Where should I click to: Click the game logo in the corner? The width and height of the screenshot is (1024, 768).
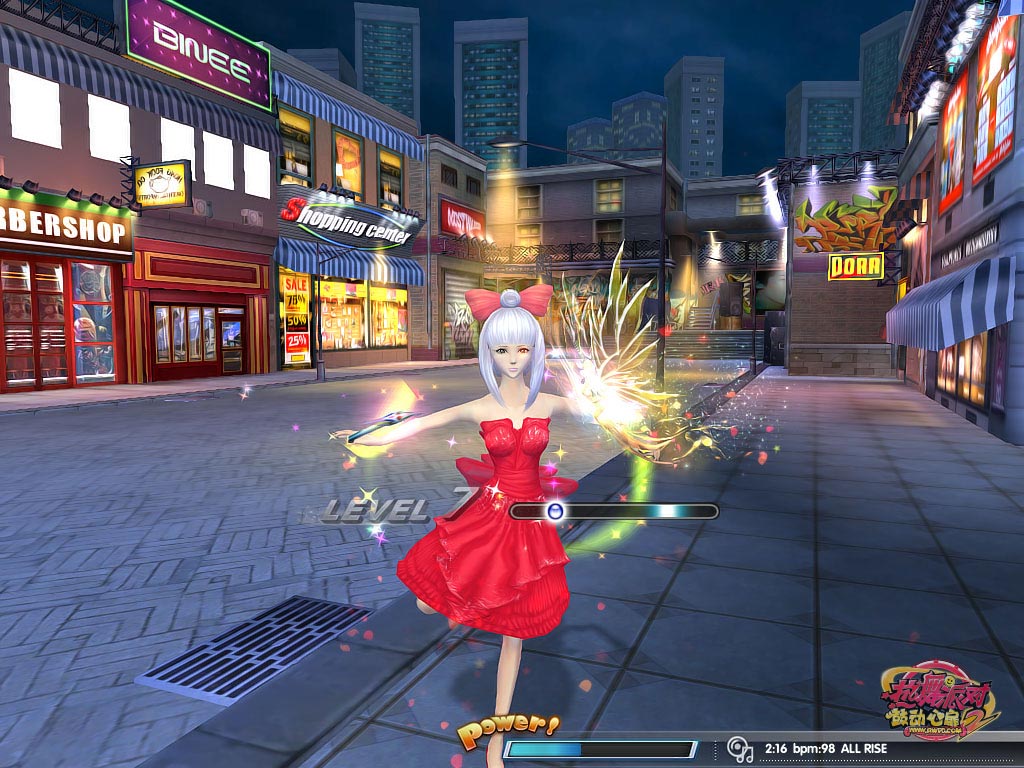point(938,702)
